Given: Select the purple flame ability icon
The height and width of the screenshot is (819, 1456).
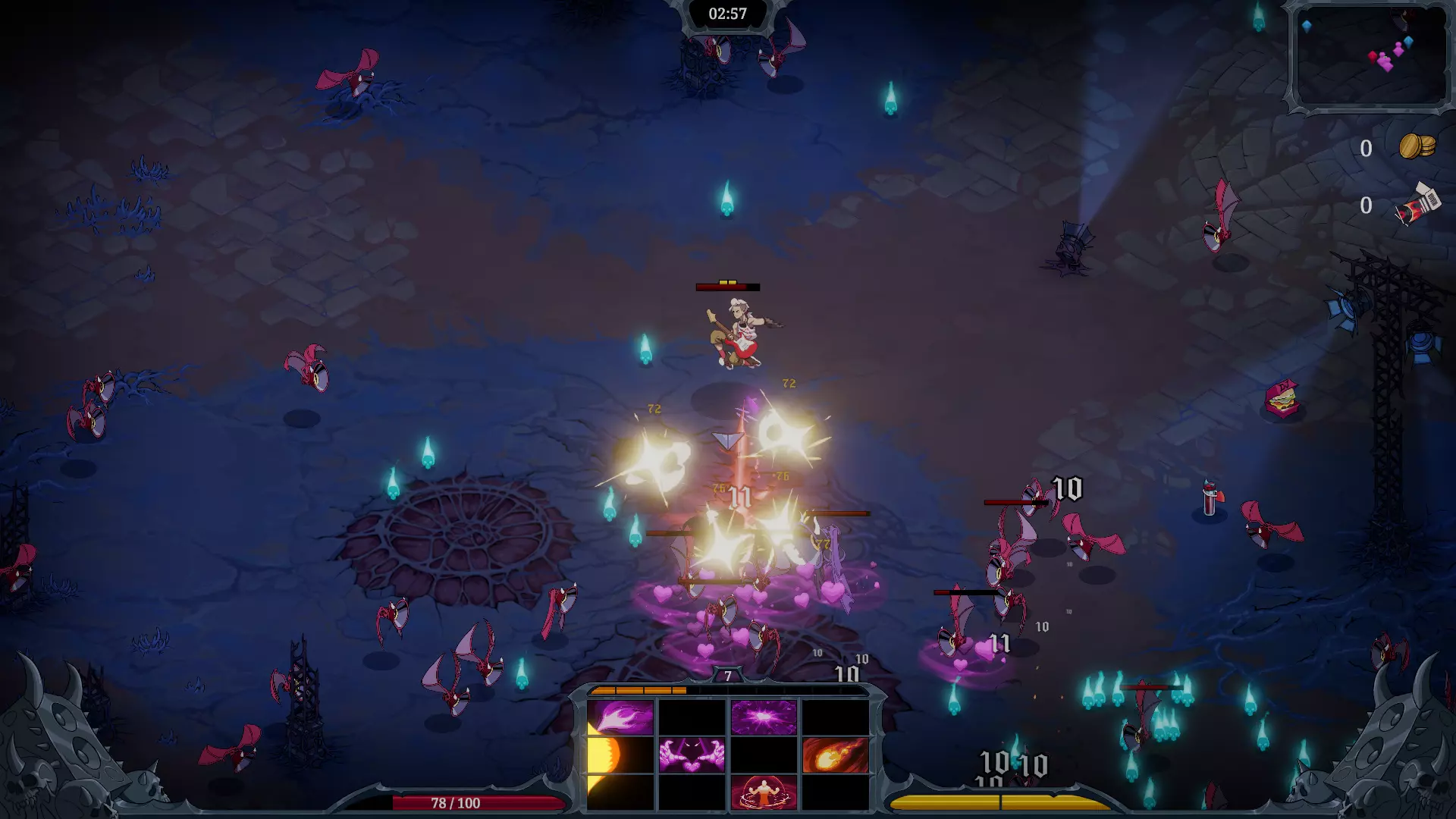Looking at the screenshot, I should (620, 717).
